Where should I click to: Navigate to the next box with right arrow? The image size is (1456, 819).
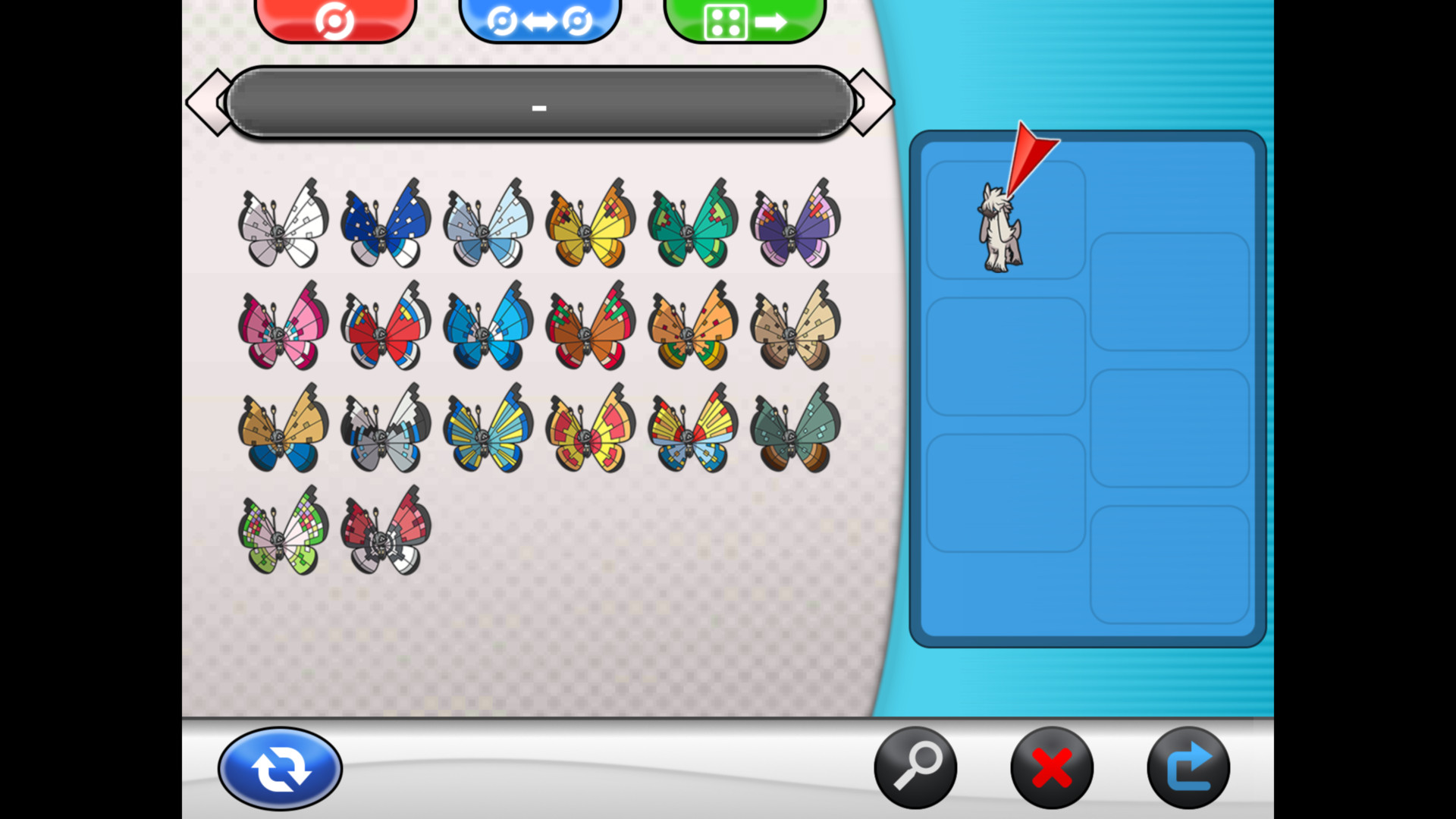tap(871, 102)
